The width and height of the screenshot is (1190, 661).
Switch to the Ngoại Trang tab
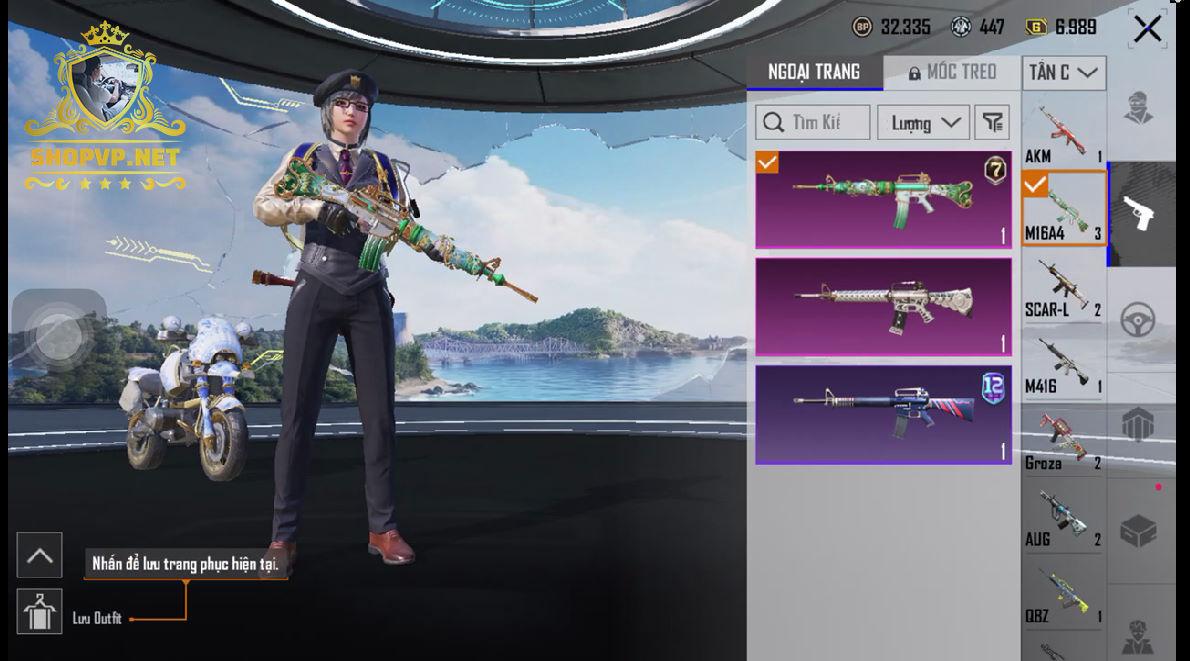pos(814,72)
